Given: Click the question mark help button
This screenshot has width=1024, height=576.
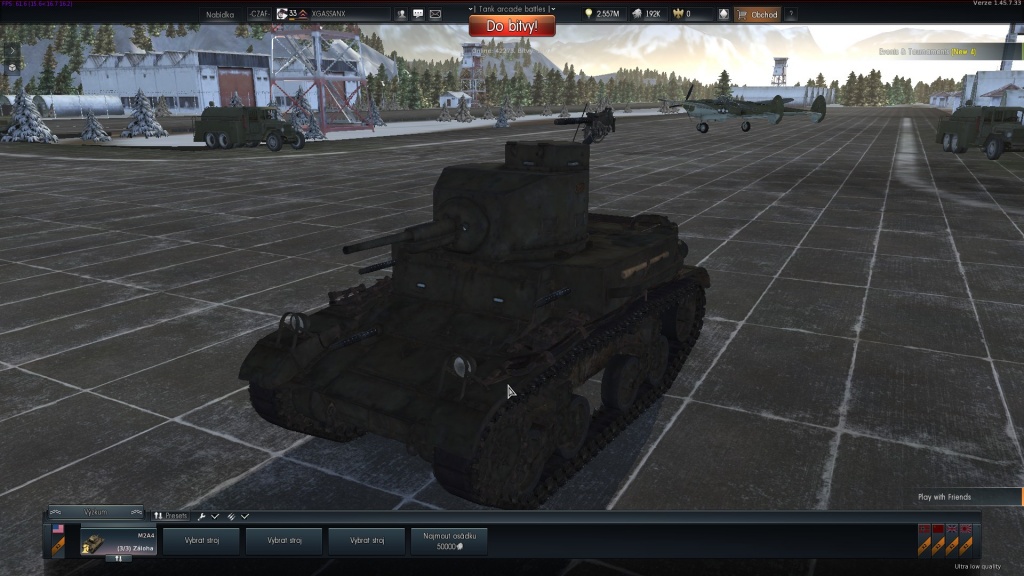Looking at the screenshot, I should point(790,15).
